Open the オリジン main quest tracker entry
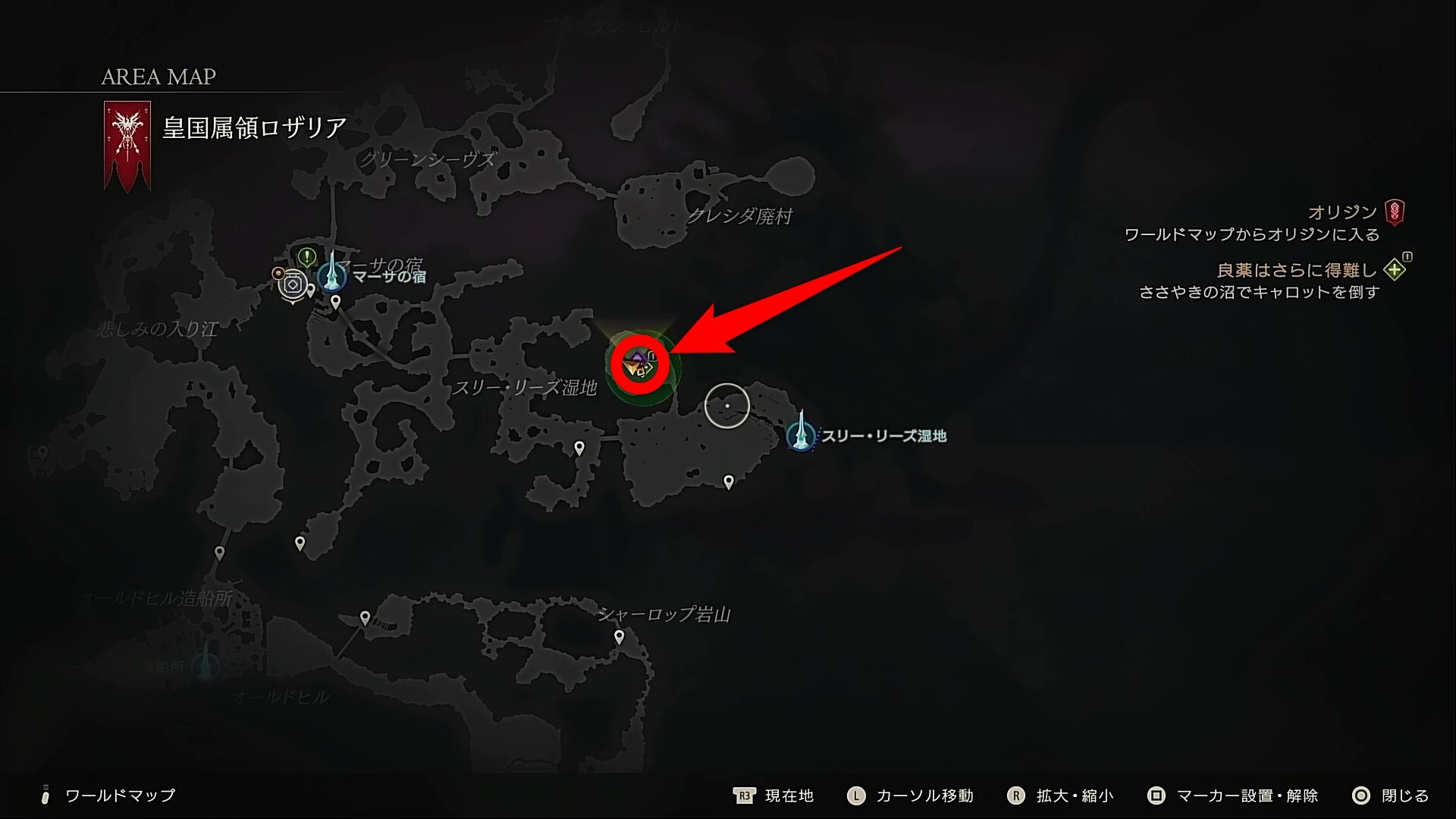The height and width of the screenshot is (819, 1456). [x=1341, y=212]
